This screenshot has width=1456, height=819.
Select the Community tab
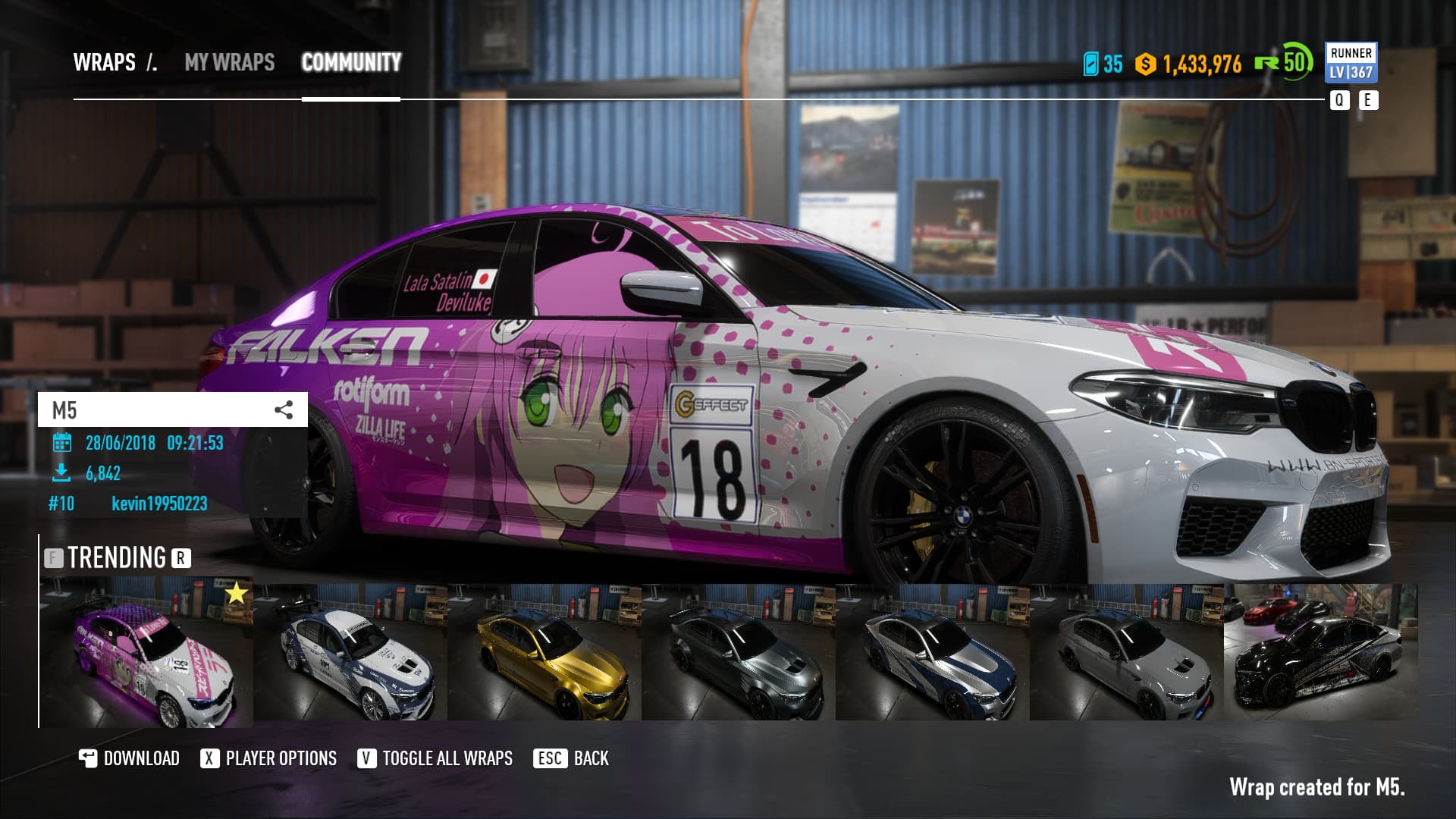click(351, 62)
